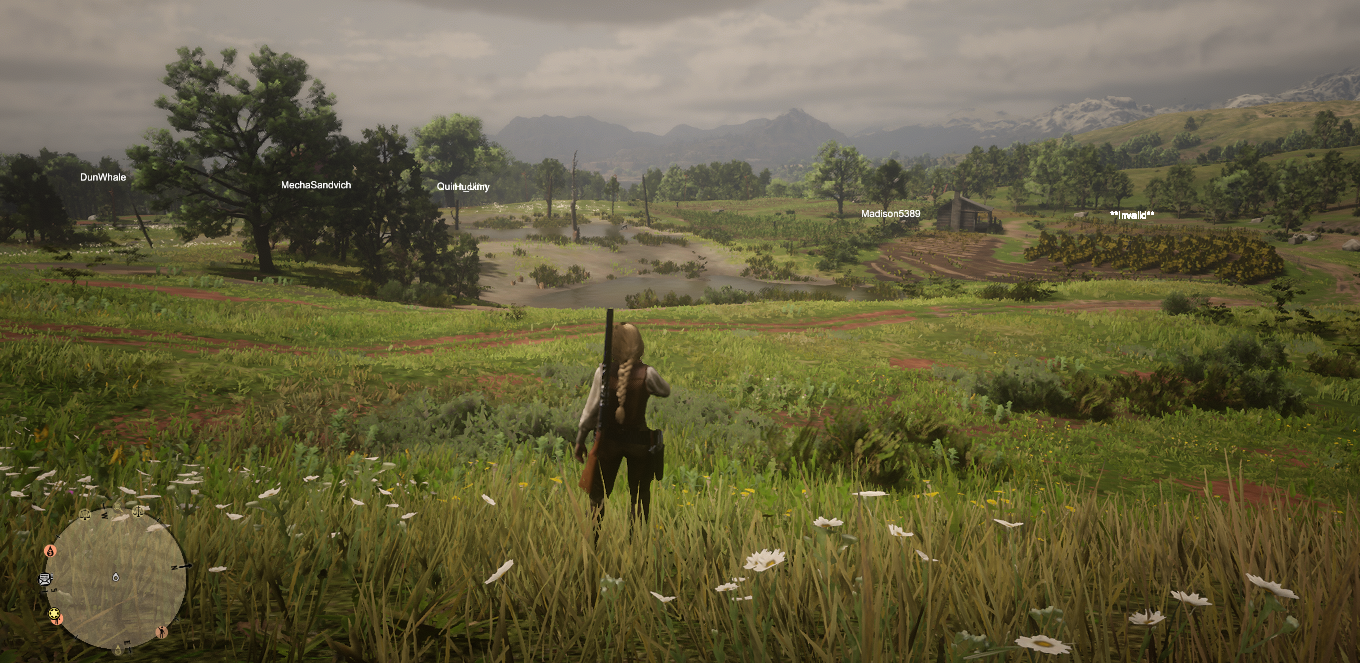Click the Madison5389 player name tag
The height and width of the screenshot is (663, 1360).
click(x=890, y=213)
